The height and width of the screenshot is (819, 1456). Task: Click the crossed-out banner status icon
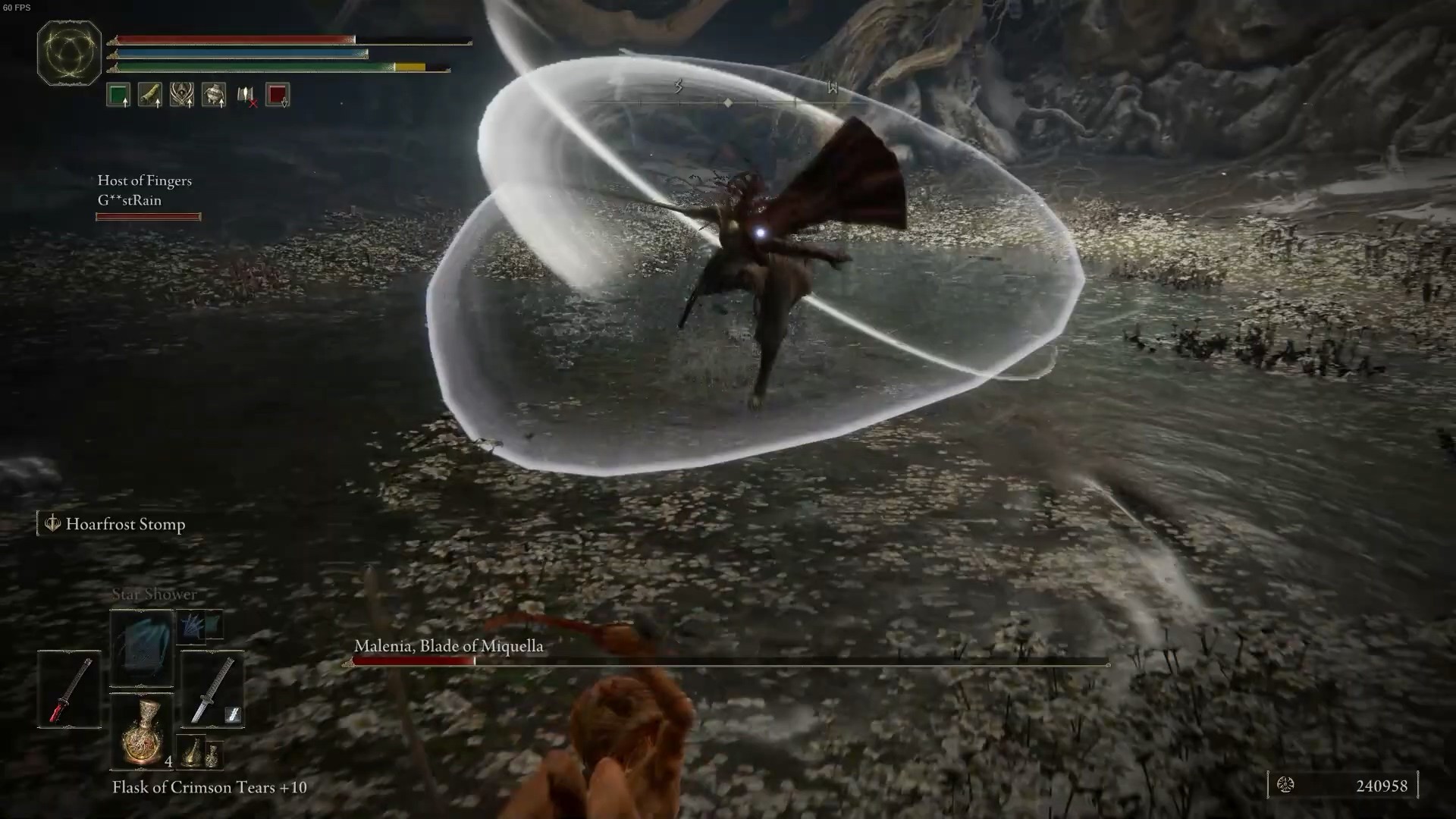point(246,96)
